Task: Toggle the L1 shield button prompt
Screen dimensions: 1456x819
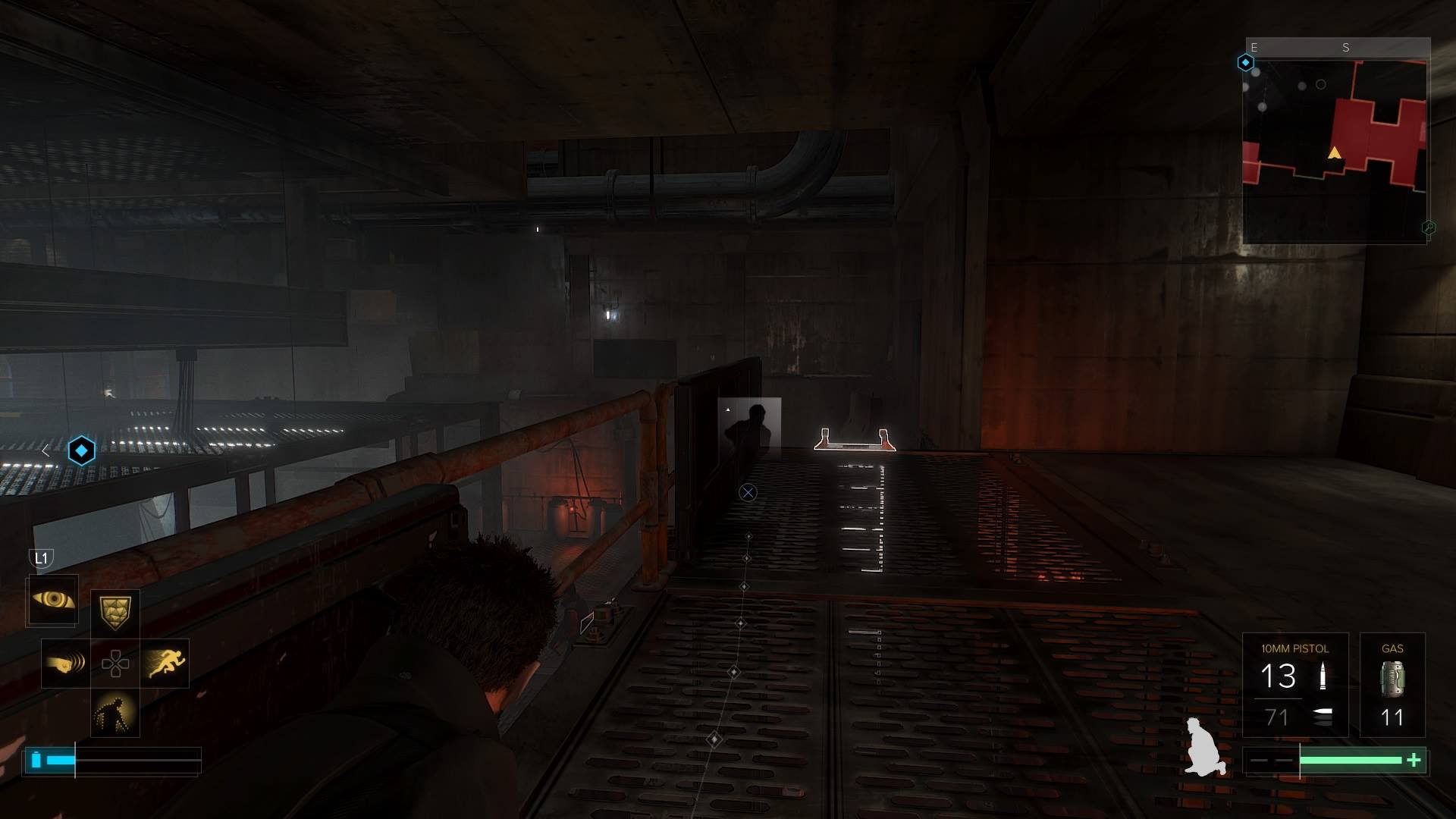Action: tap(42, 558)
